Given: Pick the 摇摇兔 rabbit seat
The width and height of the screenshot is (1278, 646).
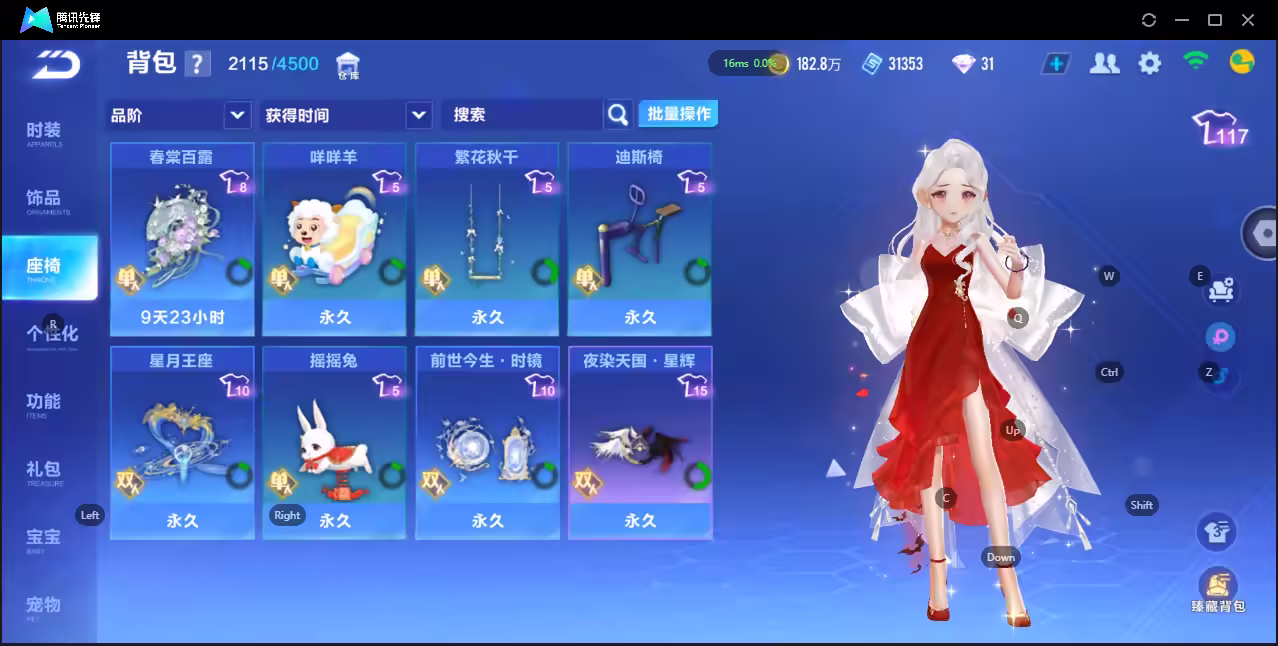Looking at the screenshot, I should [x=334, y=442].
